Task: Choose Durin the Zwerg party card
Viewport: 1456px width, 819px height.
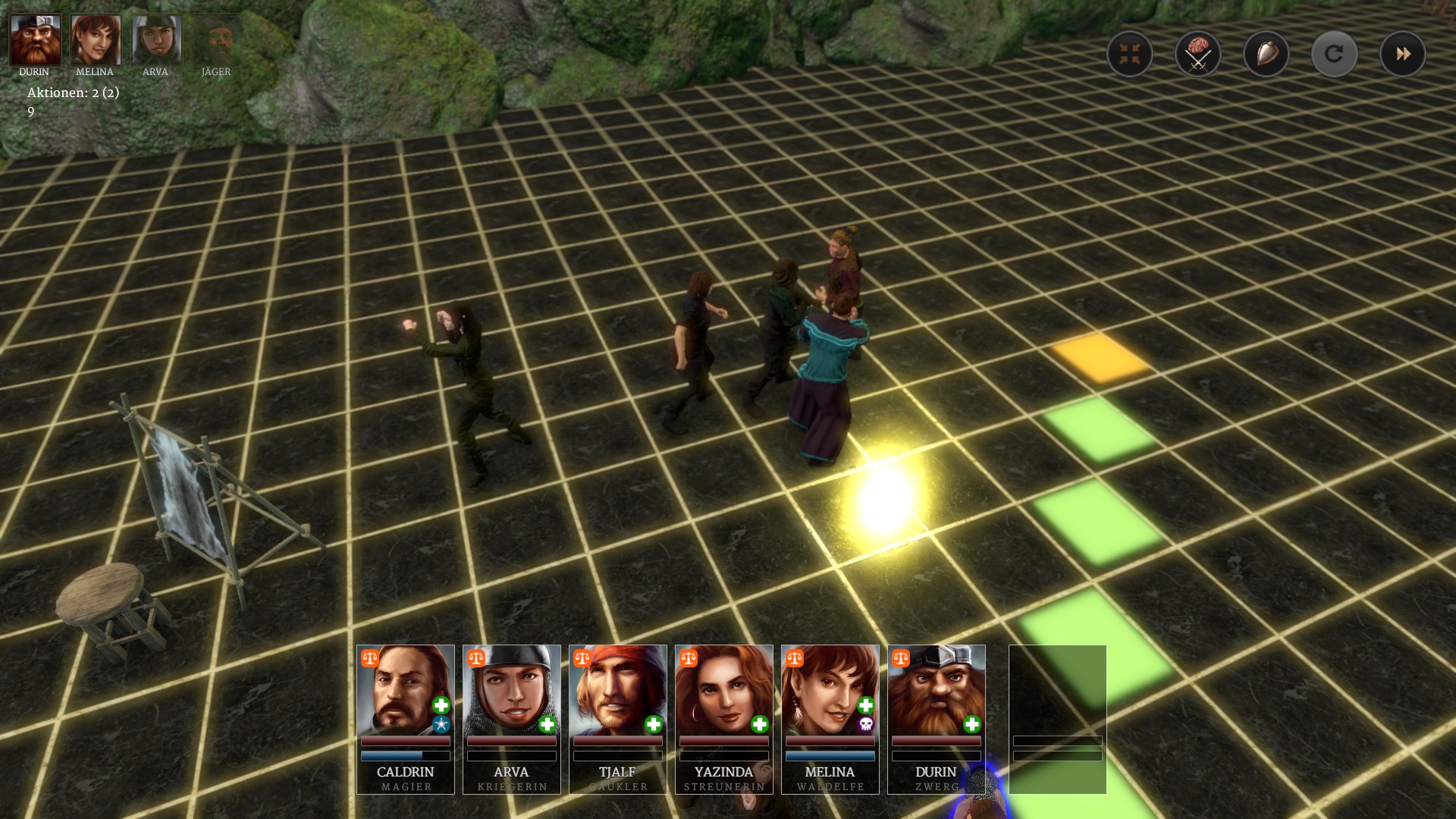Action: point(936,717)
